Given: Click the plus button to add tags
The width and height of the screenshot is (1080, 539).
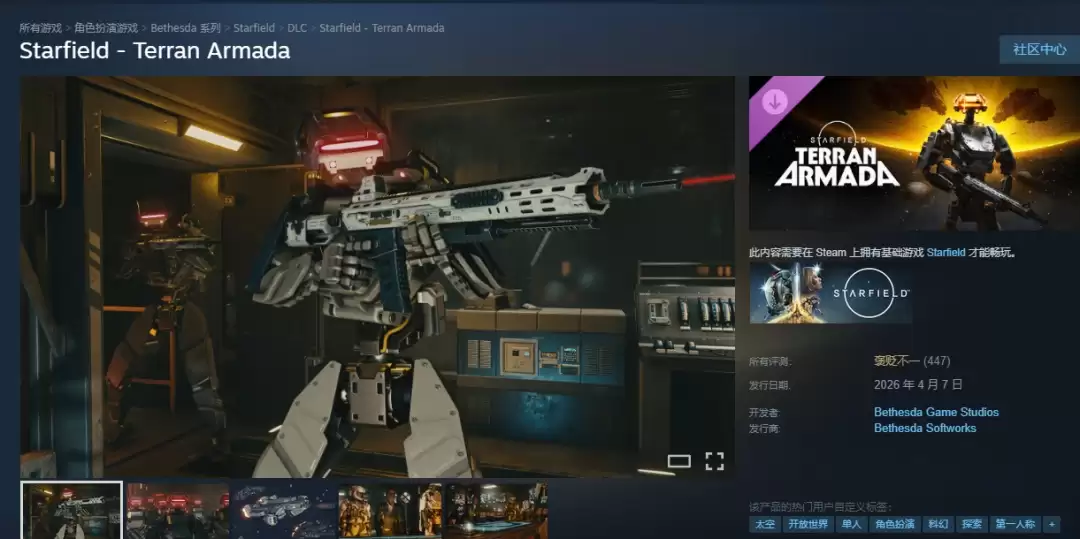Looking at the screenshot, I should (x=1051, y=524).
